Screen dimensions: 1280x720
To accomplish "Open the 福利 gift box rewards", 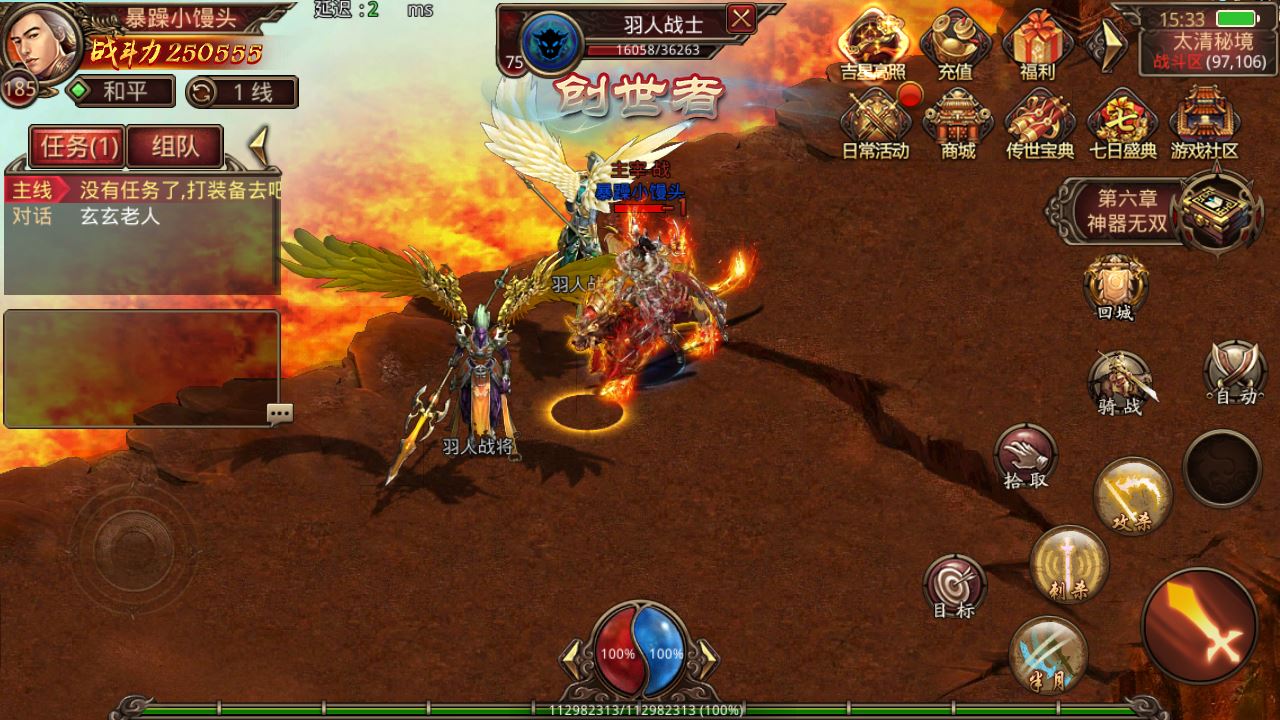I will [1037, 43].
